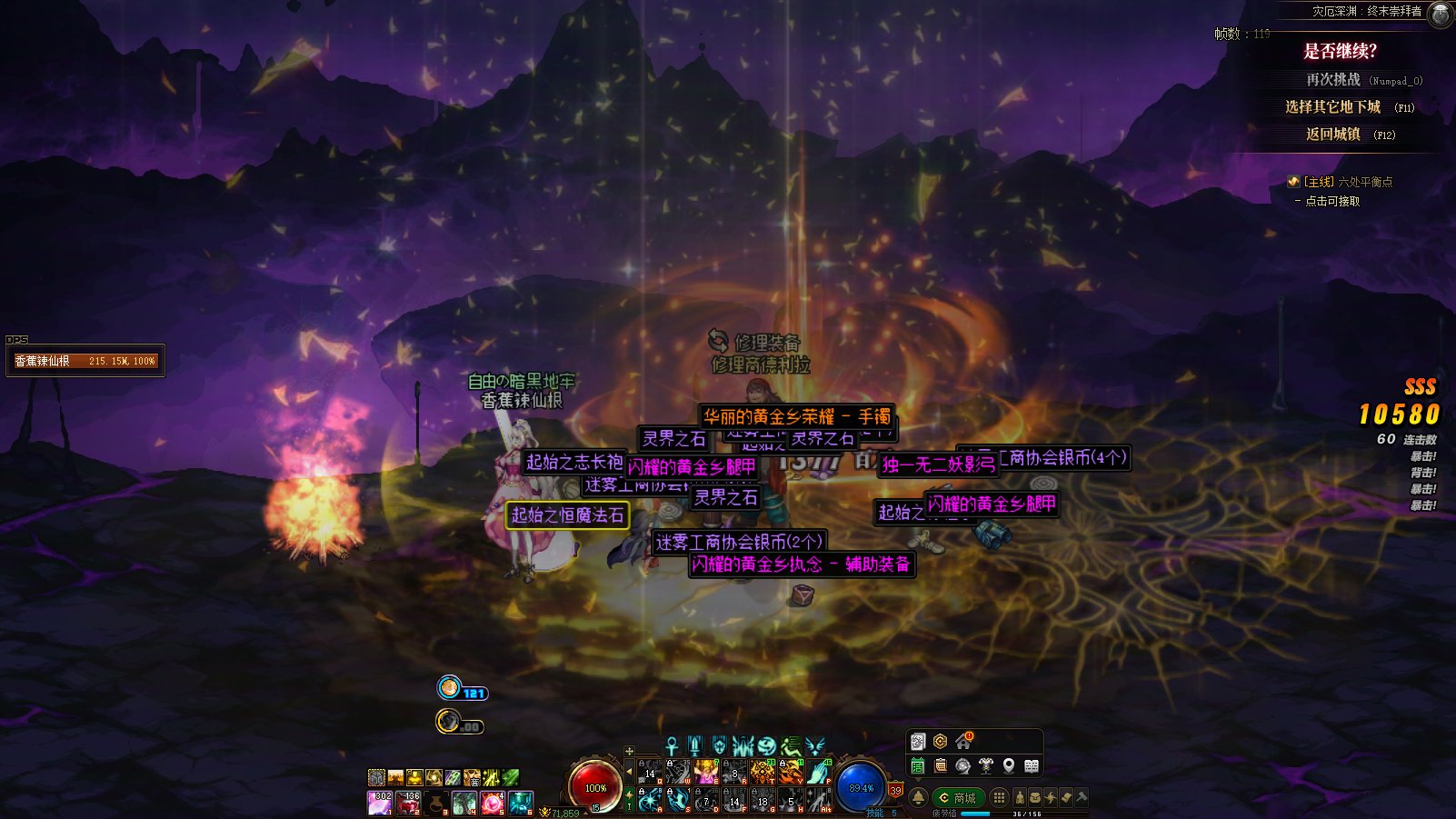Image resolution: width=1456 pixels, height=819 pixels.
Task: Select 选择其它地下城 option
Action: click(x=1332, y=107)
